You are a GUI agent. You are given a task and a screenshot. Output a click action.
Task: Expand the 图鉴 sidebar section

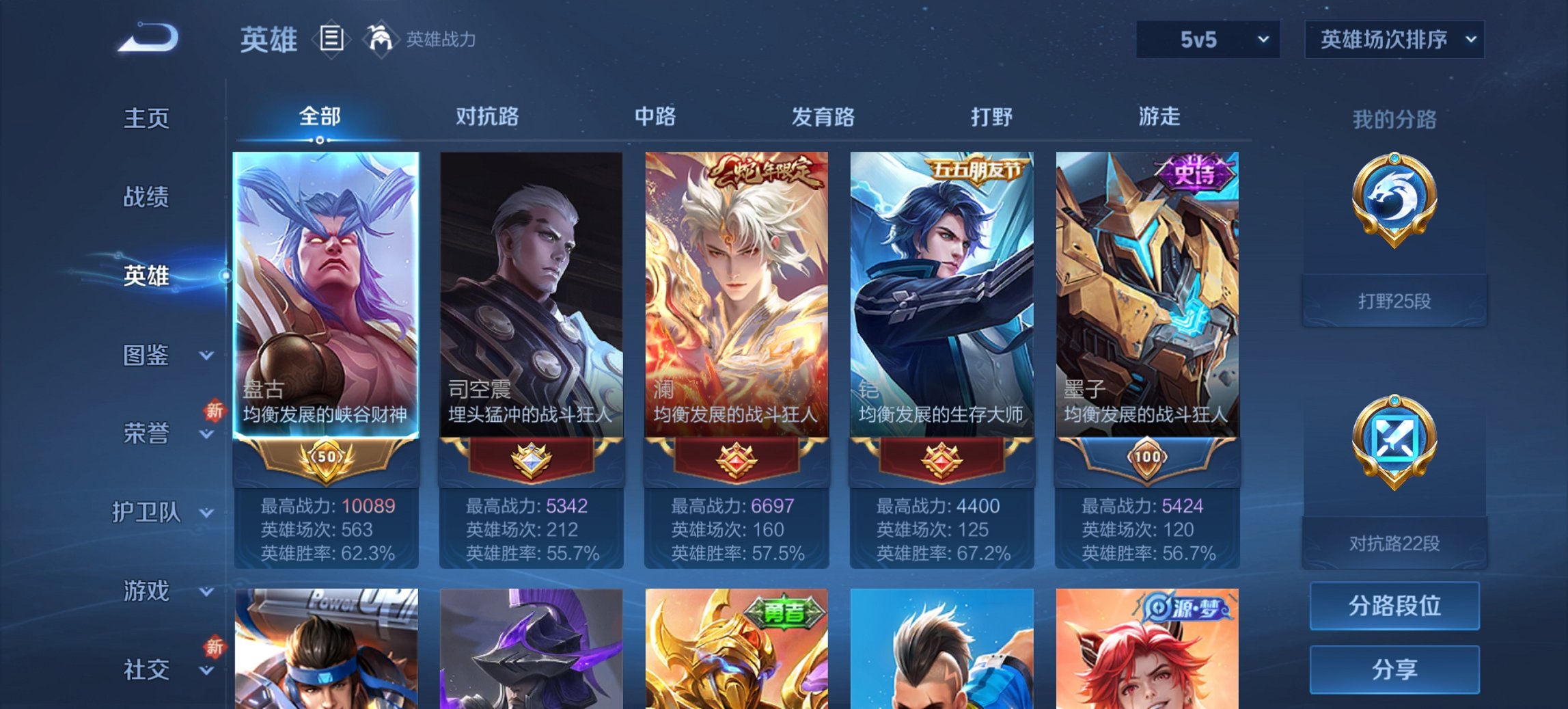click(147, 356)
